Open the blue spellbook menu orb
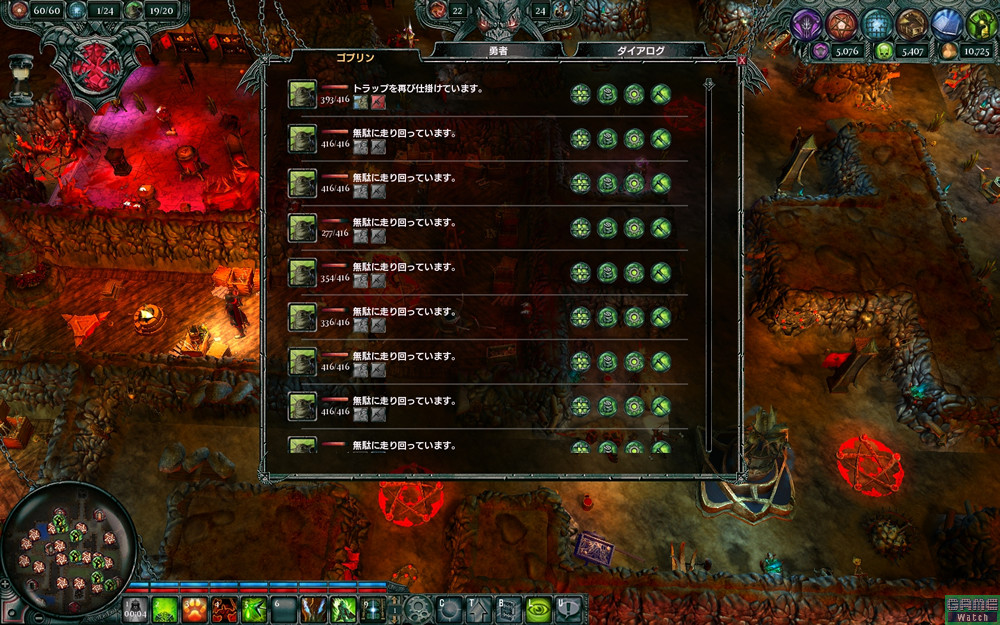 point(946,23)
